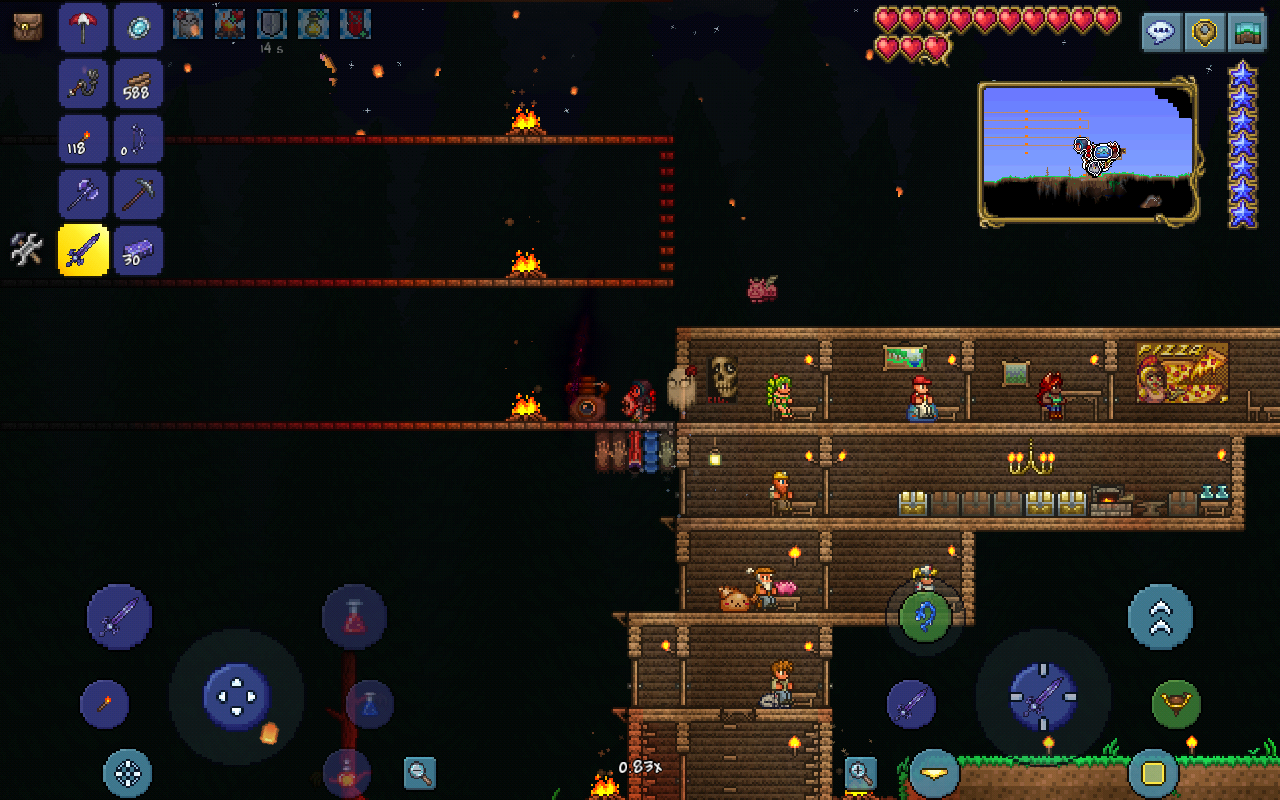This screenshot has width=1280, height=800.
Task: Activate the grappling hook button
Action: 1176,704
